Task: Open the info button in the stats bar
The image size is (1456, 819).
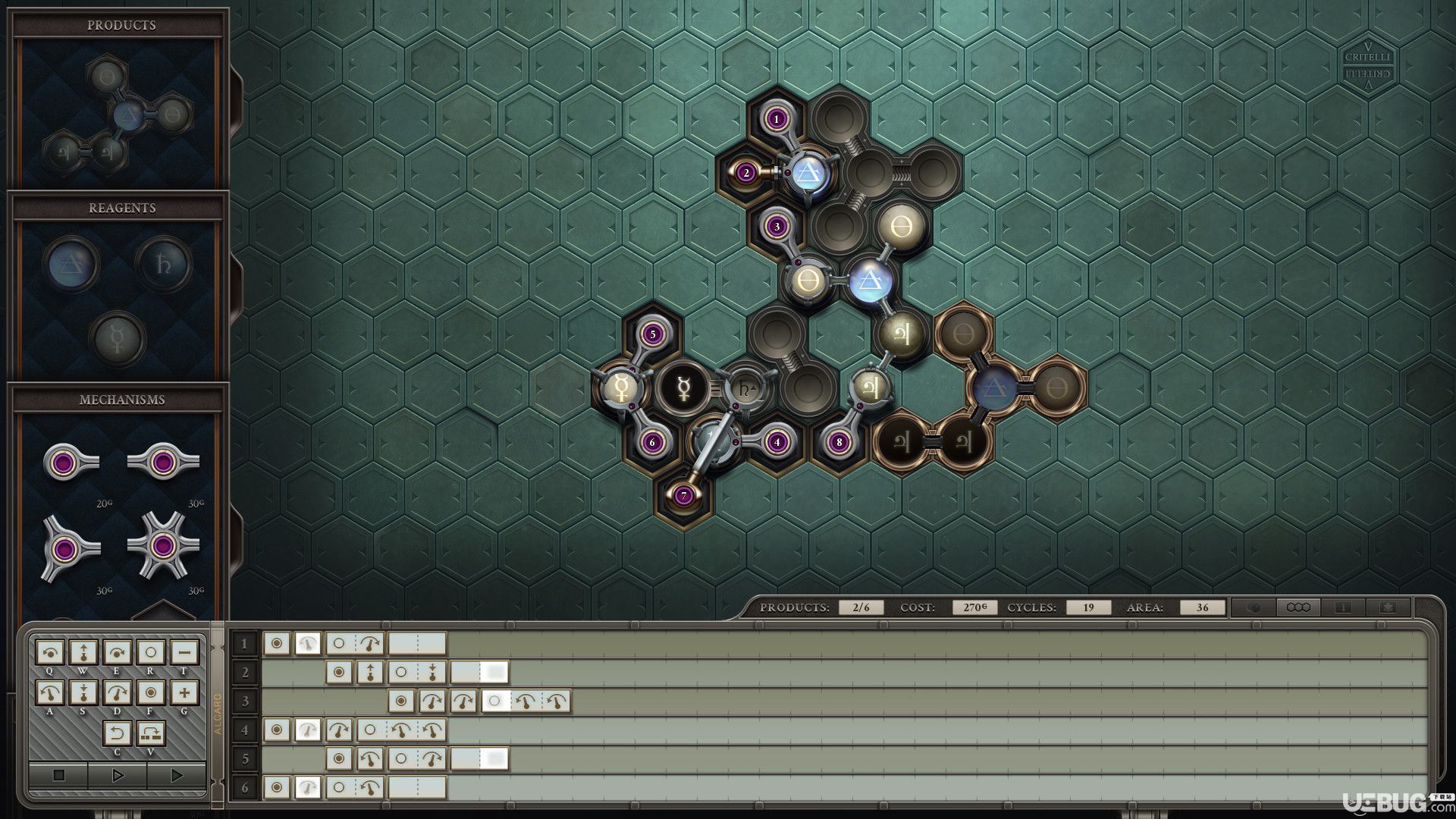Action: click(1342, 607)
